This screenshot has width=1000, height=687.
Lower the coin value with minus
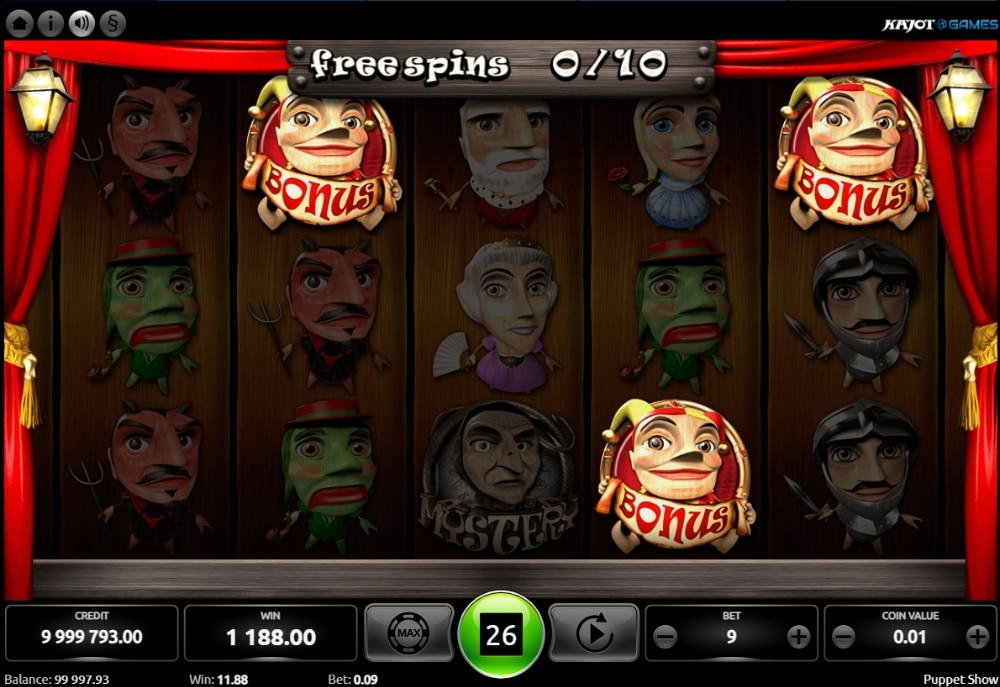click(844, 636)
